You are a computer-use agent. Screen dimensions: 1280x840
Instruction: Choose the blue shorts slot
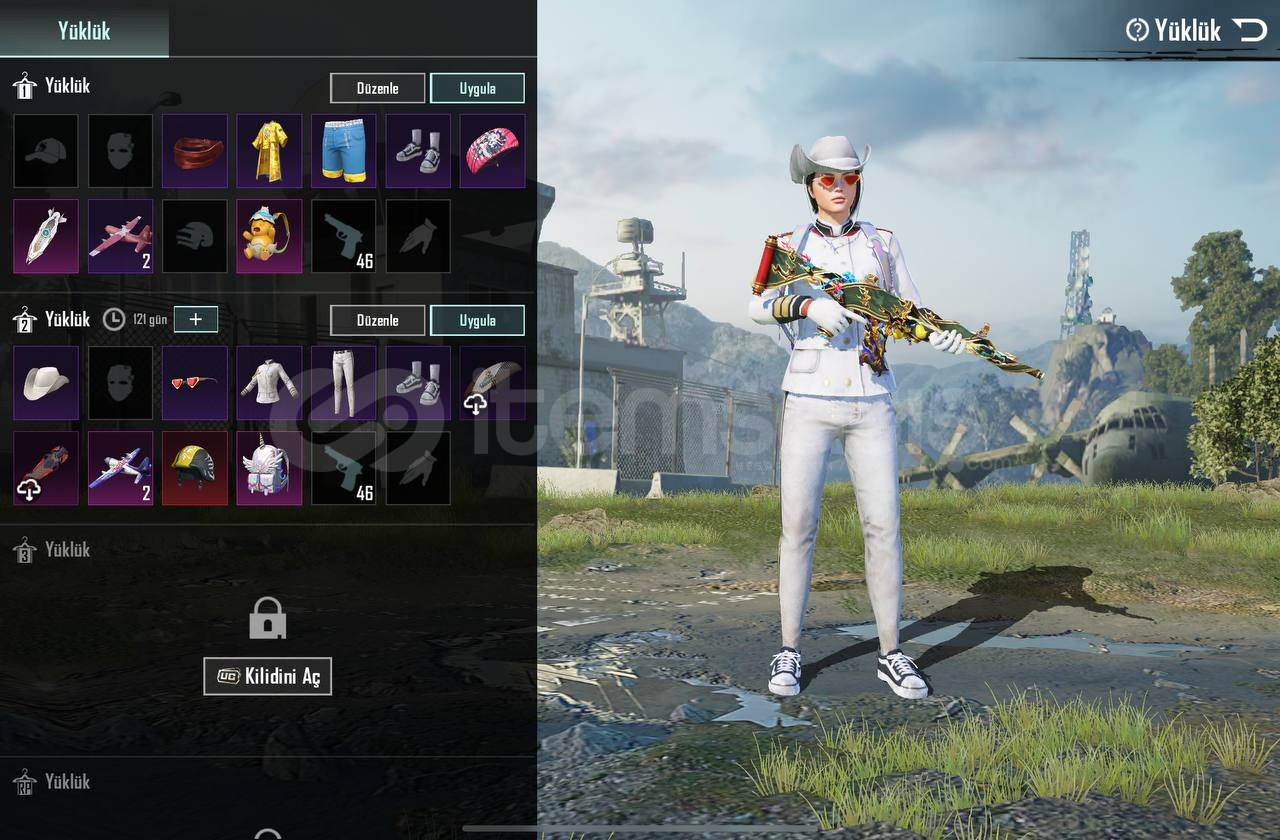click(x=344, y=151)
